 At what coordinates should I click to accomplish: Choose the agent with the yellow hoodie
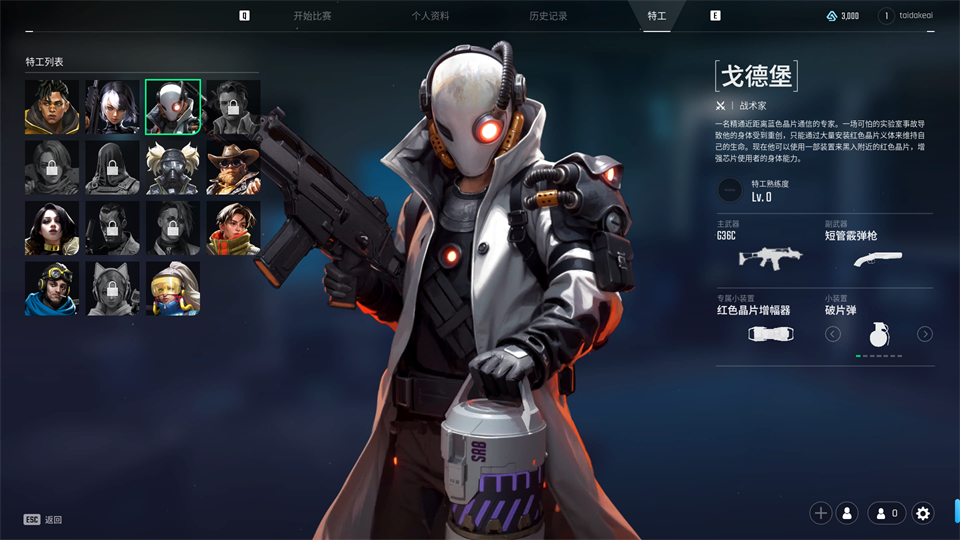pos(52,107)
